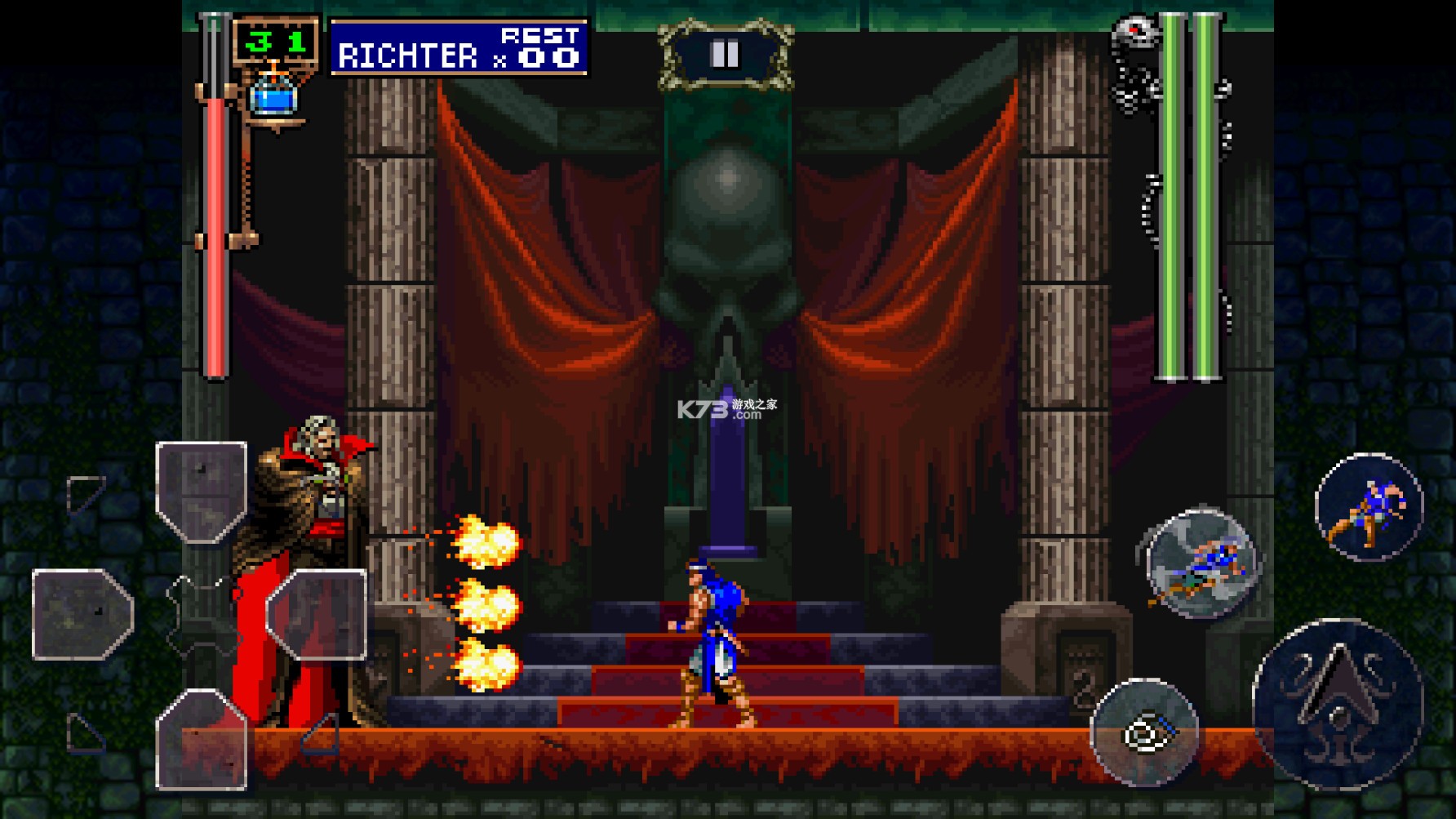
Task: Tap the upper-left diagonal triangle
Action: pyautogui.click(x=85, y=493)
